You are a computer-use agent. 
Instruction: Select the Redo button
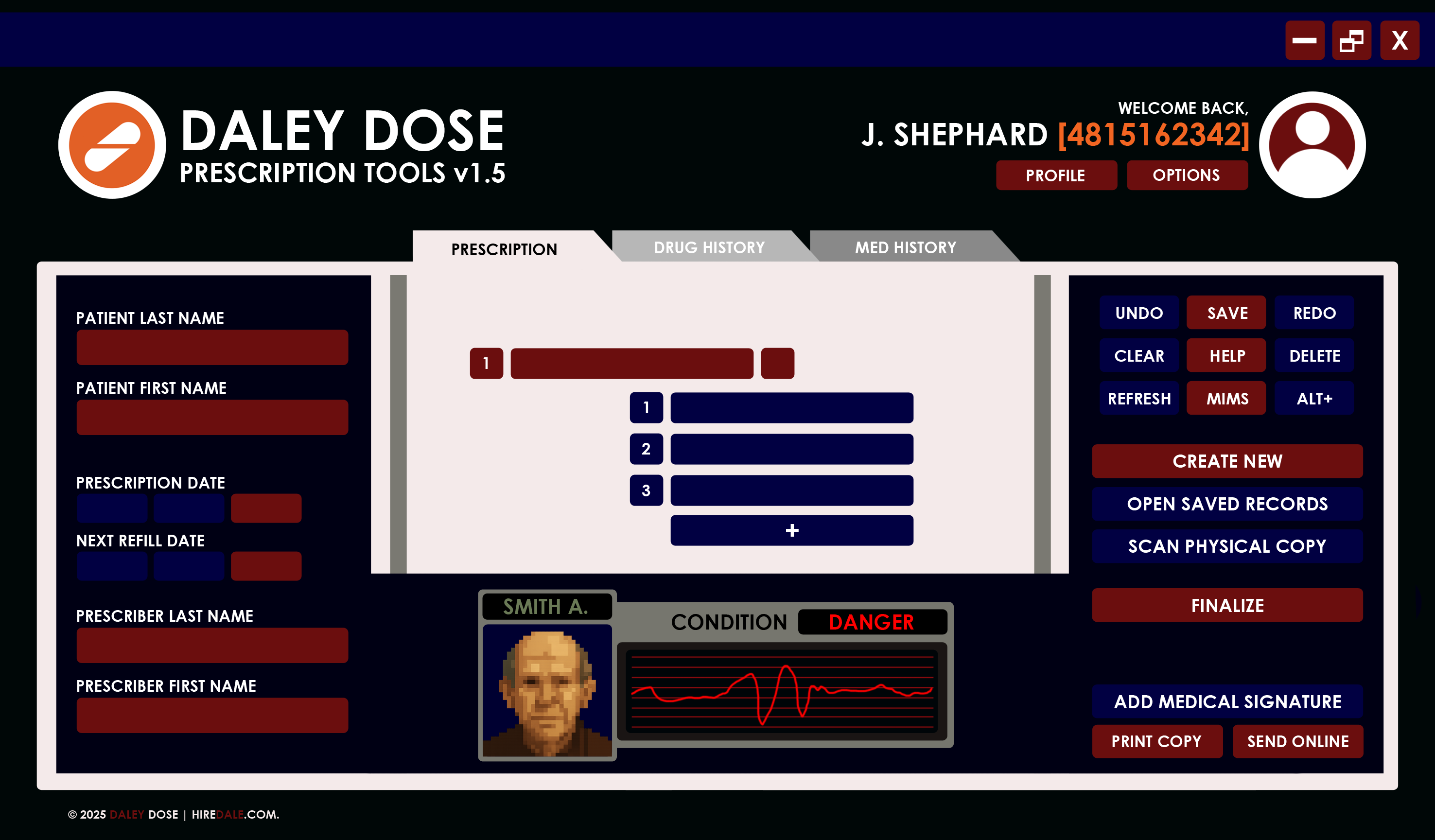1314,313
